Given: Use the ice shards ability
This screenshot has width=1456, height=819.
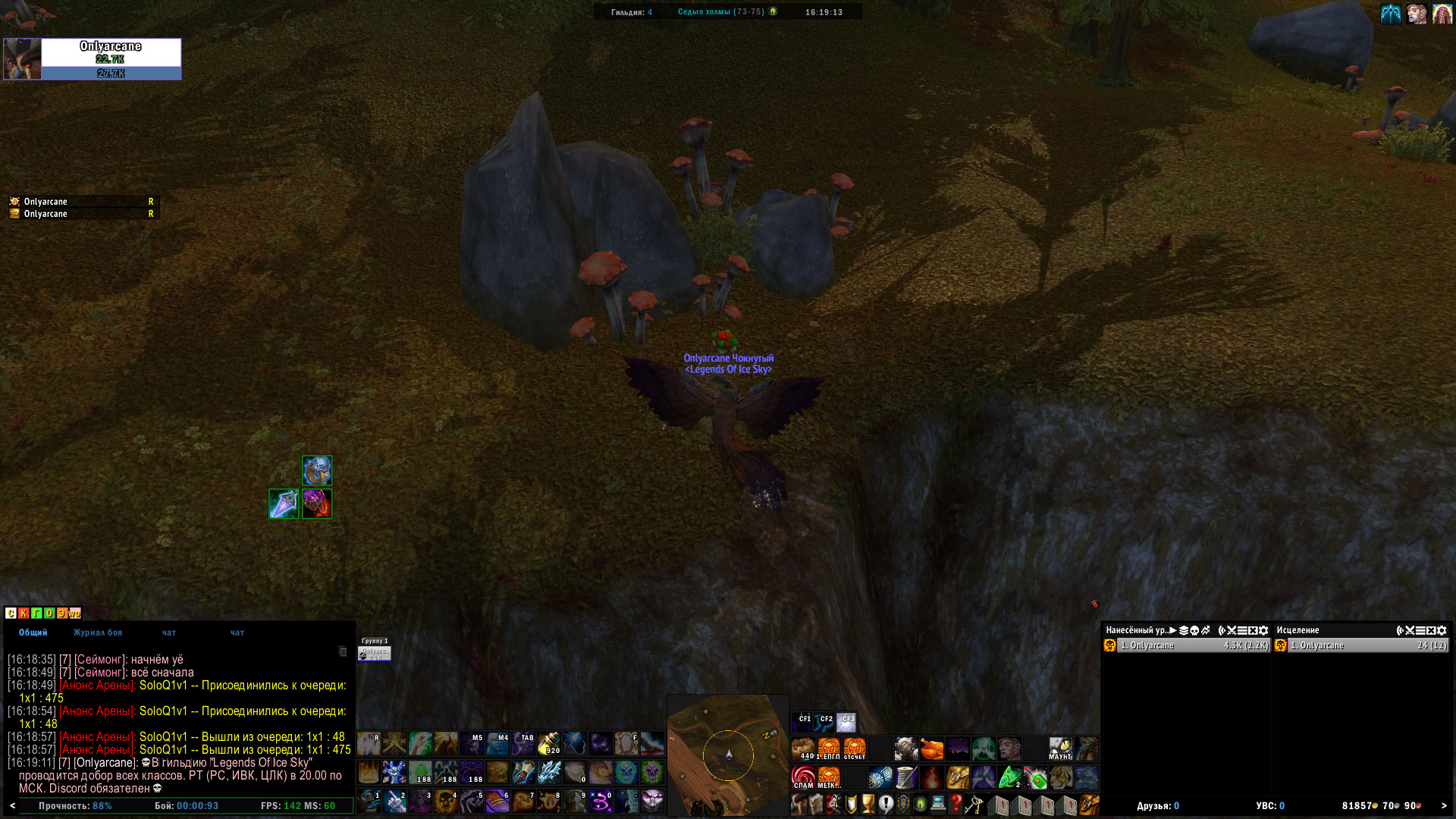Looking at the screenshot, I should tap(549, 772).
